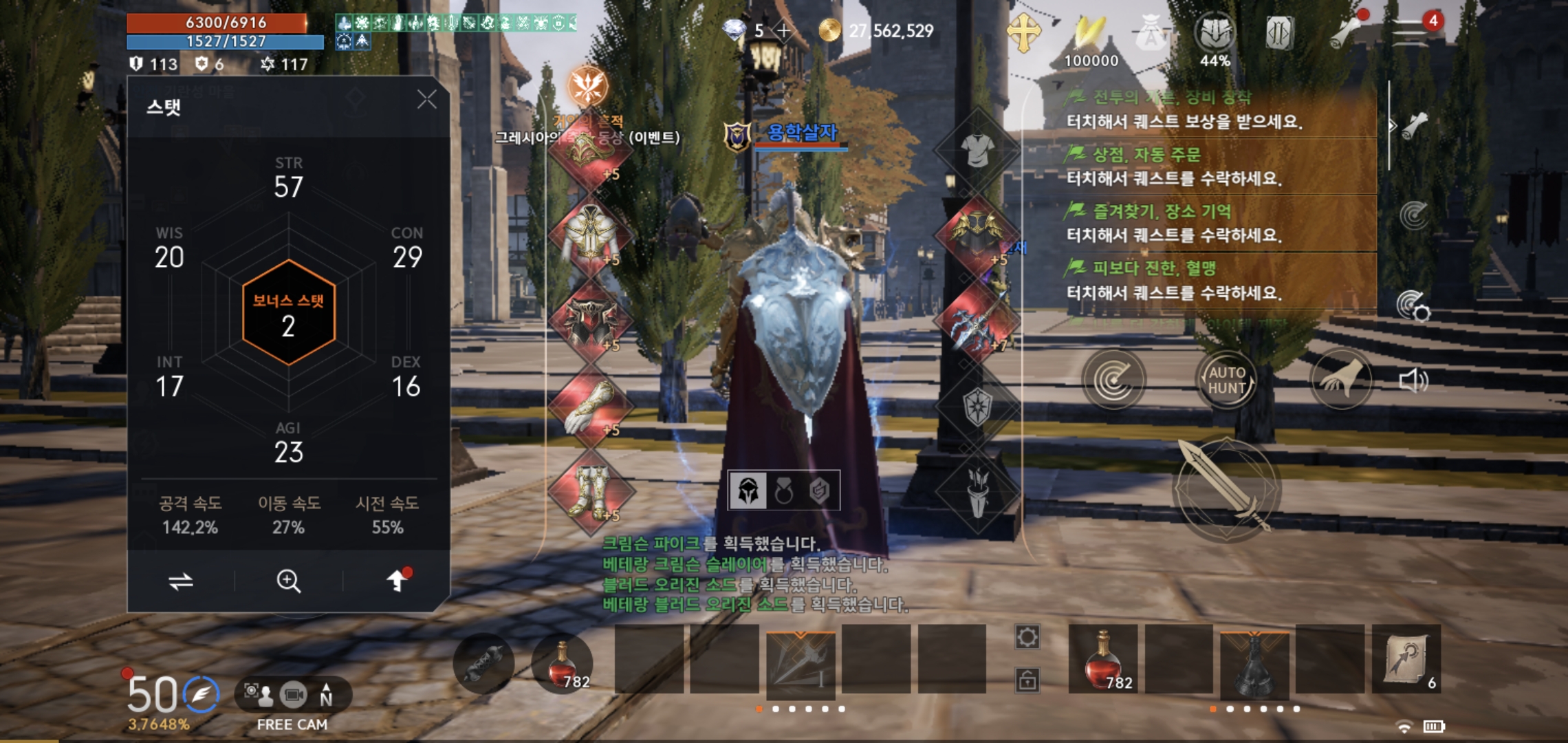Switch to the ring accessories tab

784,491
